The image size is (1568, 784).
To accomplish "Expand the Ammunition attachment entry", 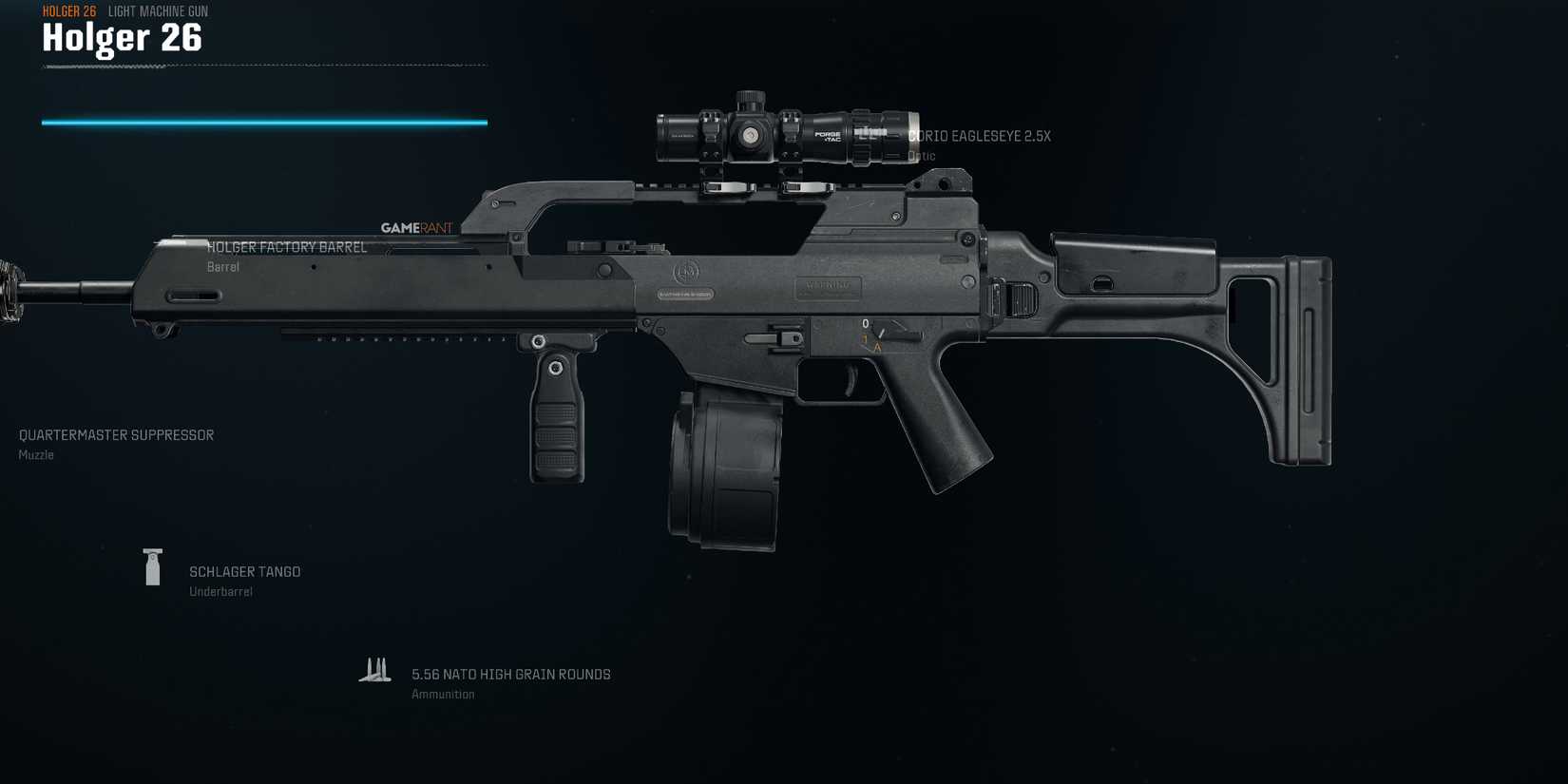I will 443,694.
